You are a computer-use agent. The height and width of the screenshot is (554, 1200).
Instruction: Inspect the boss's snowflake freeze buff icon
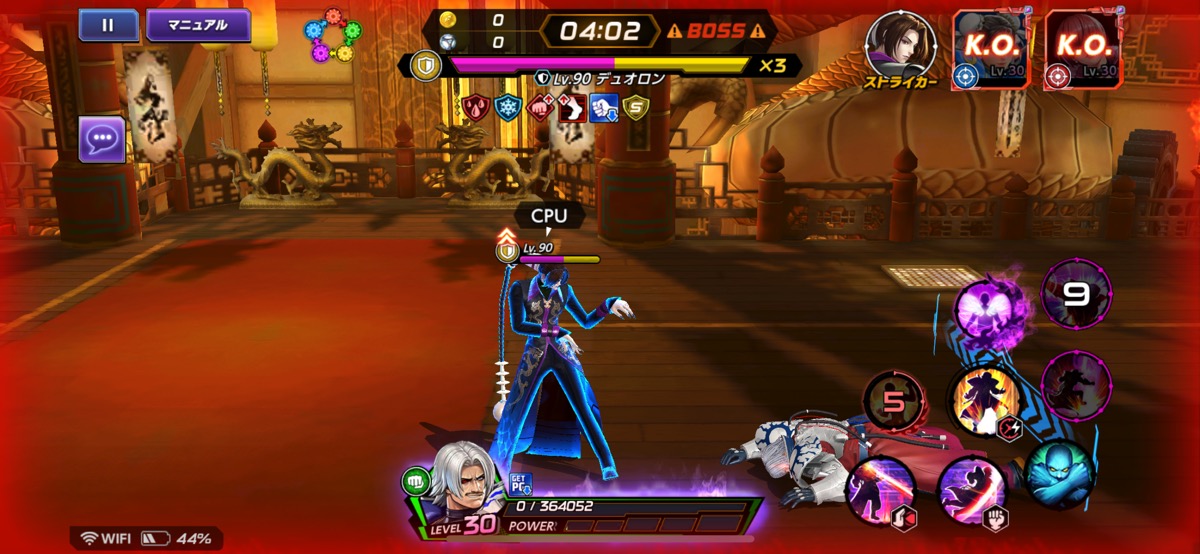(509, 107)
